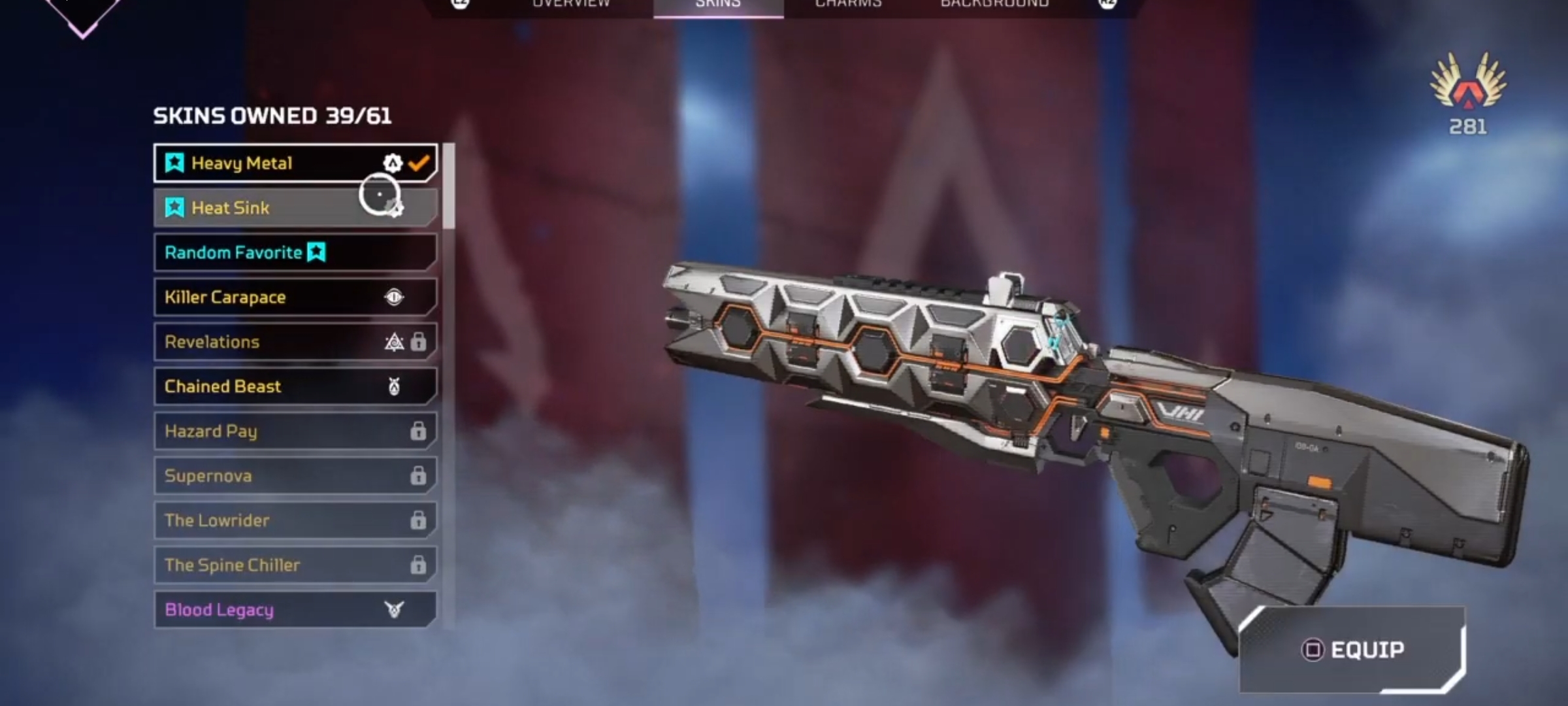The height and width of the screenshot is (706, 1568).
Task: Open the Background tab
Action: [x=994, y=4]
